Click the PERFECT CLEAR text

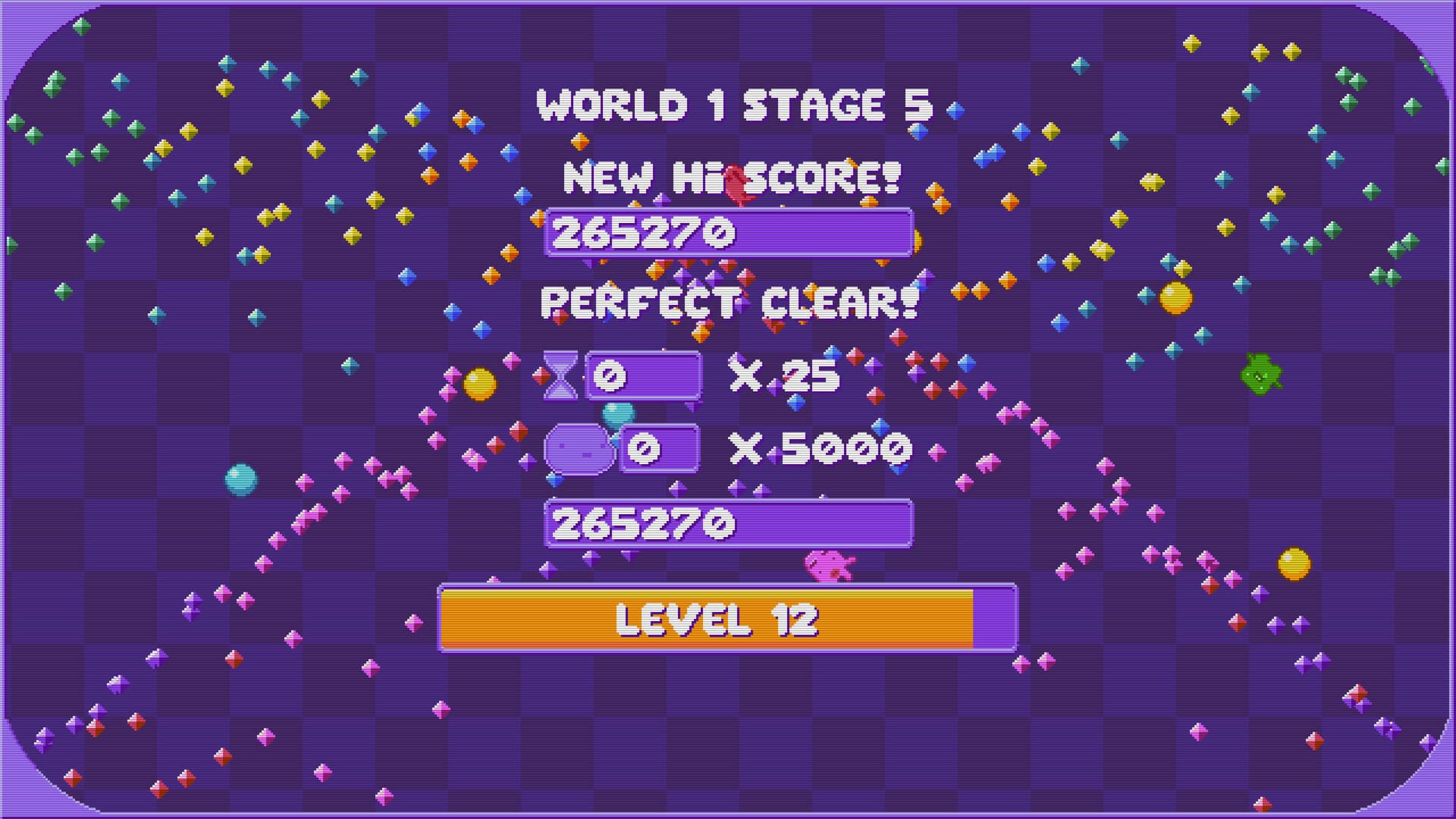728,302
